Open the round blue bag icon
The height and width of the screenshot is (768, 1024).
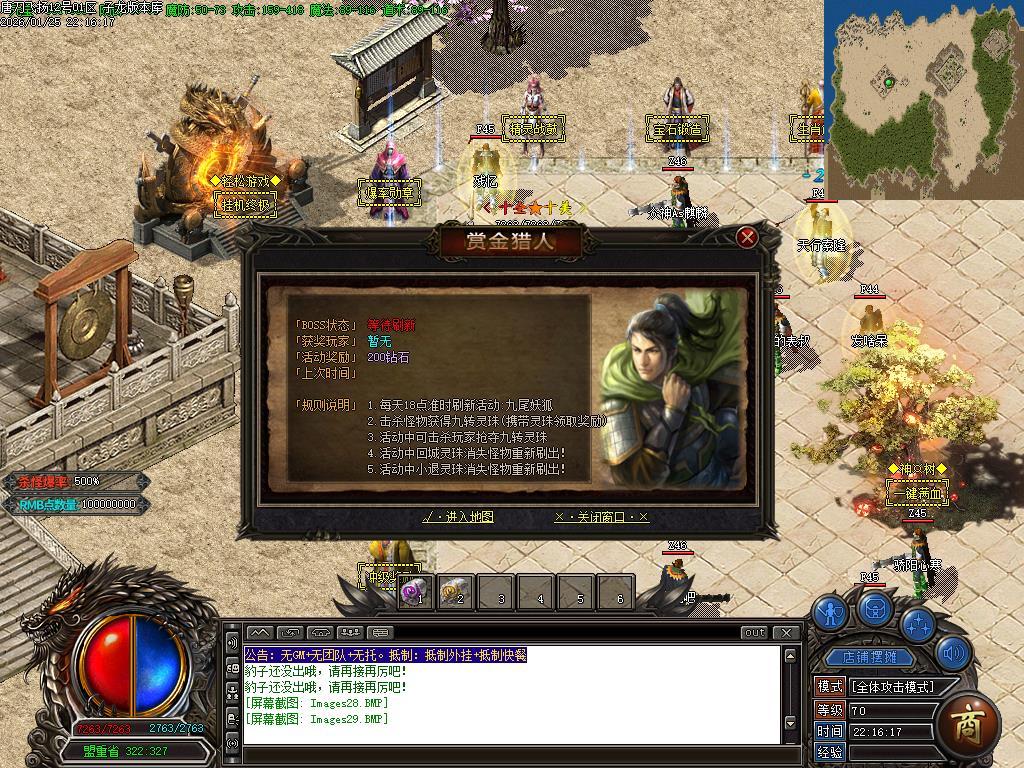875,605
